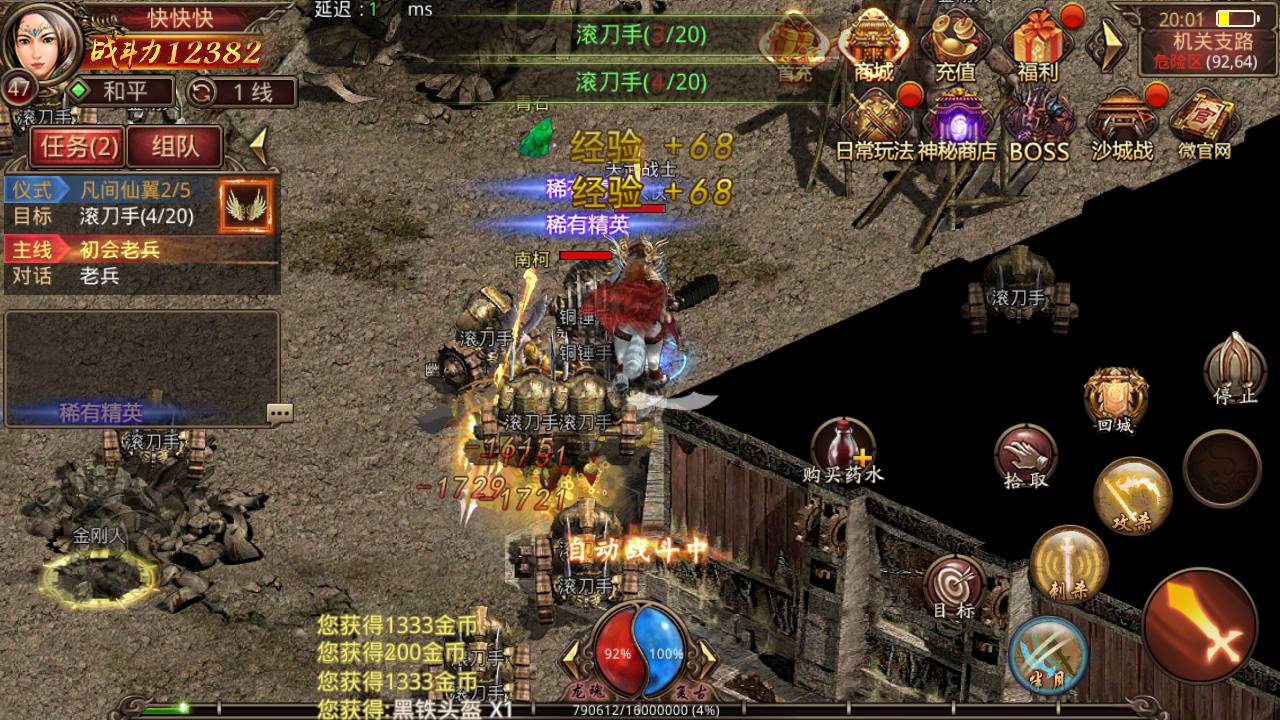The height and width of the screenshot is (720, 1280).
Task: Open the 福利 welfare gift icon
Action: point(1037,45)
